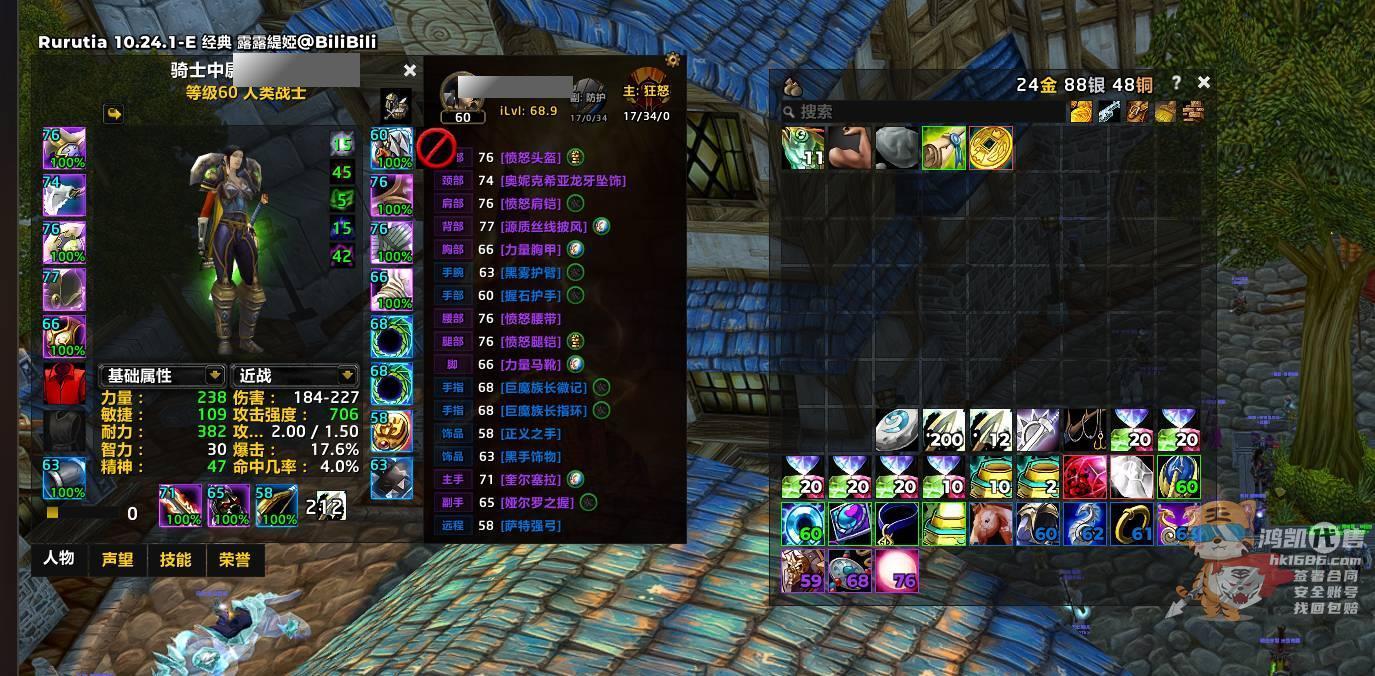
Task: Switch to the 声望 reputation tab
Action: pos(117,560)
